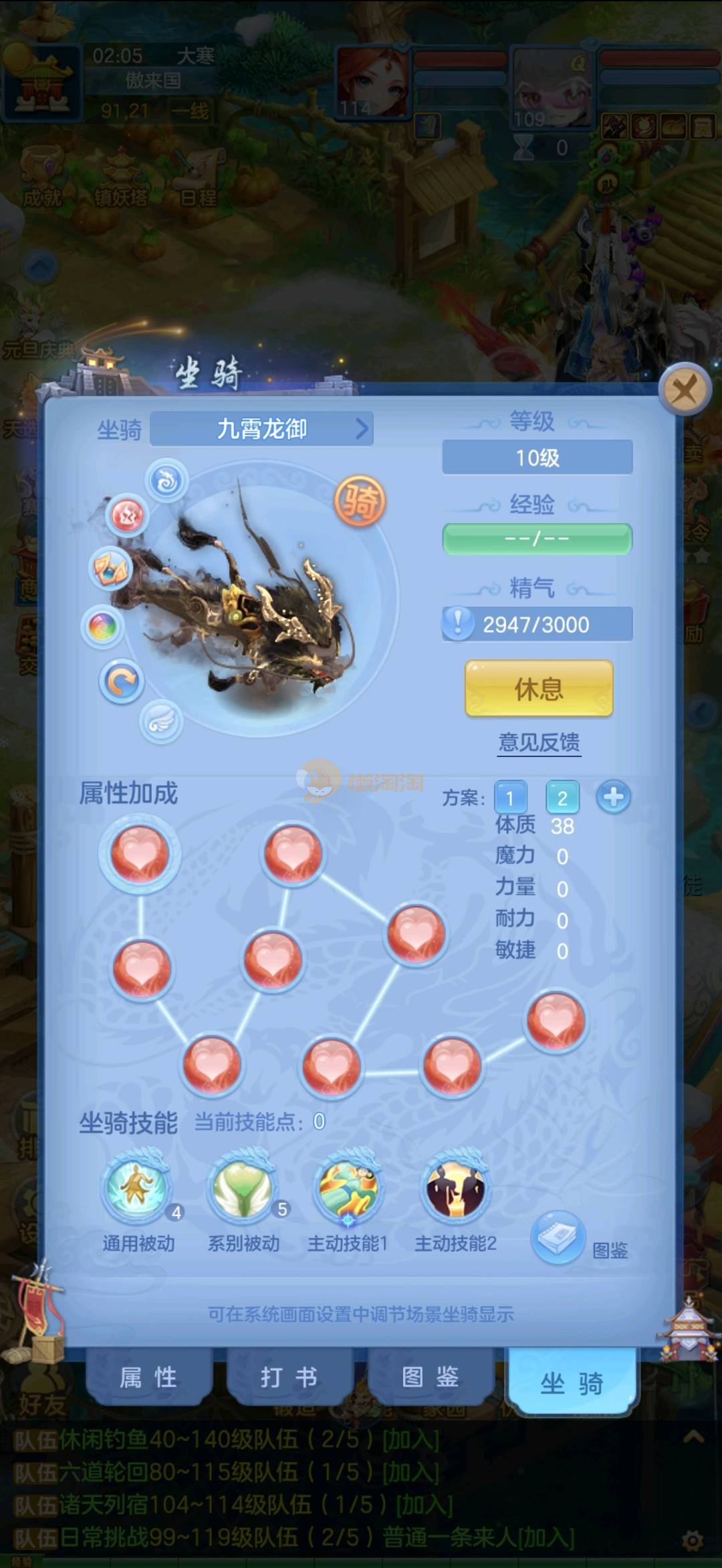
Task: Click the 精气 exclamation info icon
Action: [x=458, y=623]
